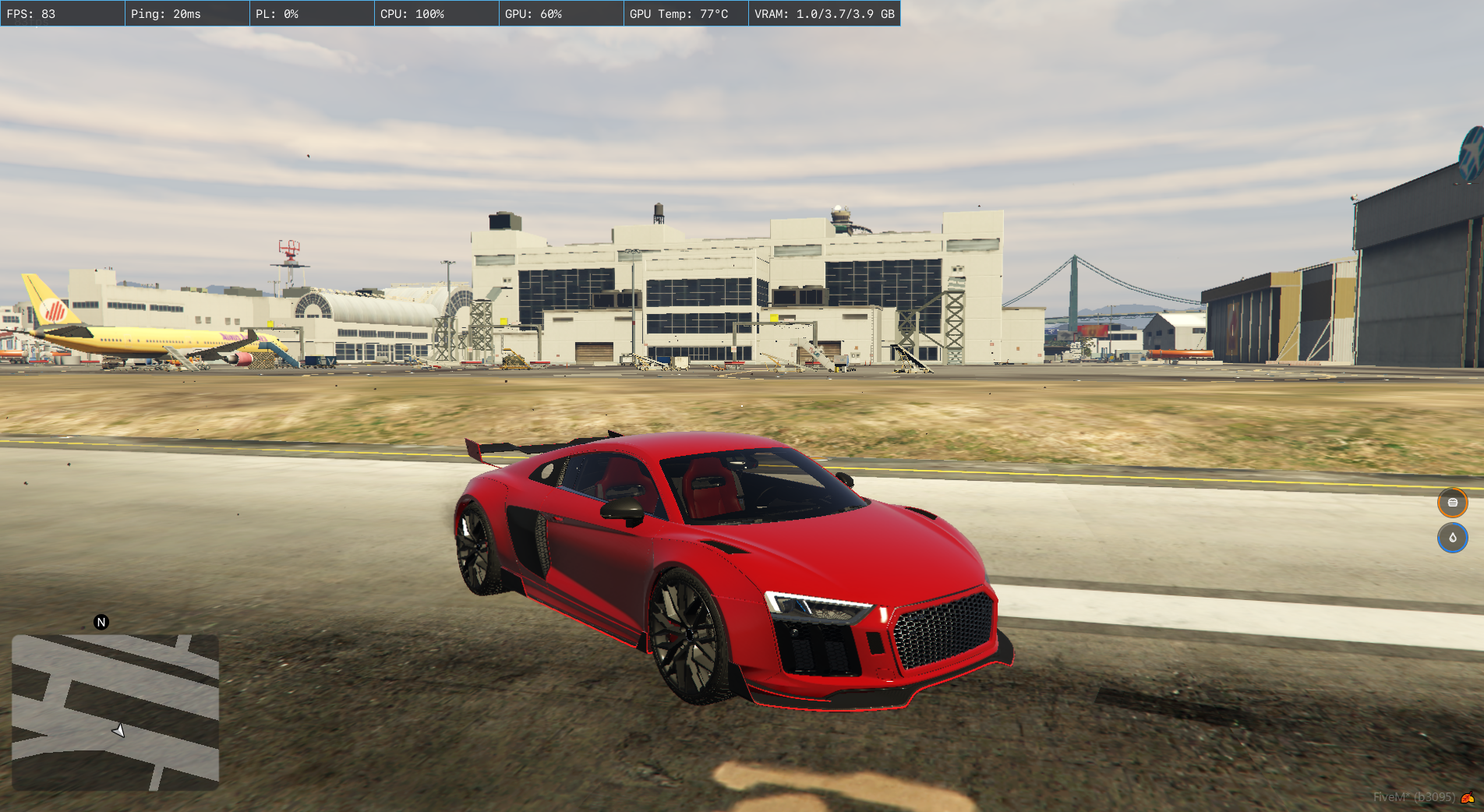
Task: Click the north N compass marker
Action: (101, 622)
